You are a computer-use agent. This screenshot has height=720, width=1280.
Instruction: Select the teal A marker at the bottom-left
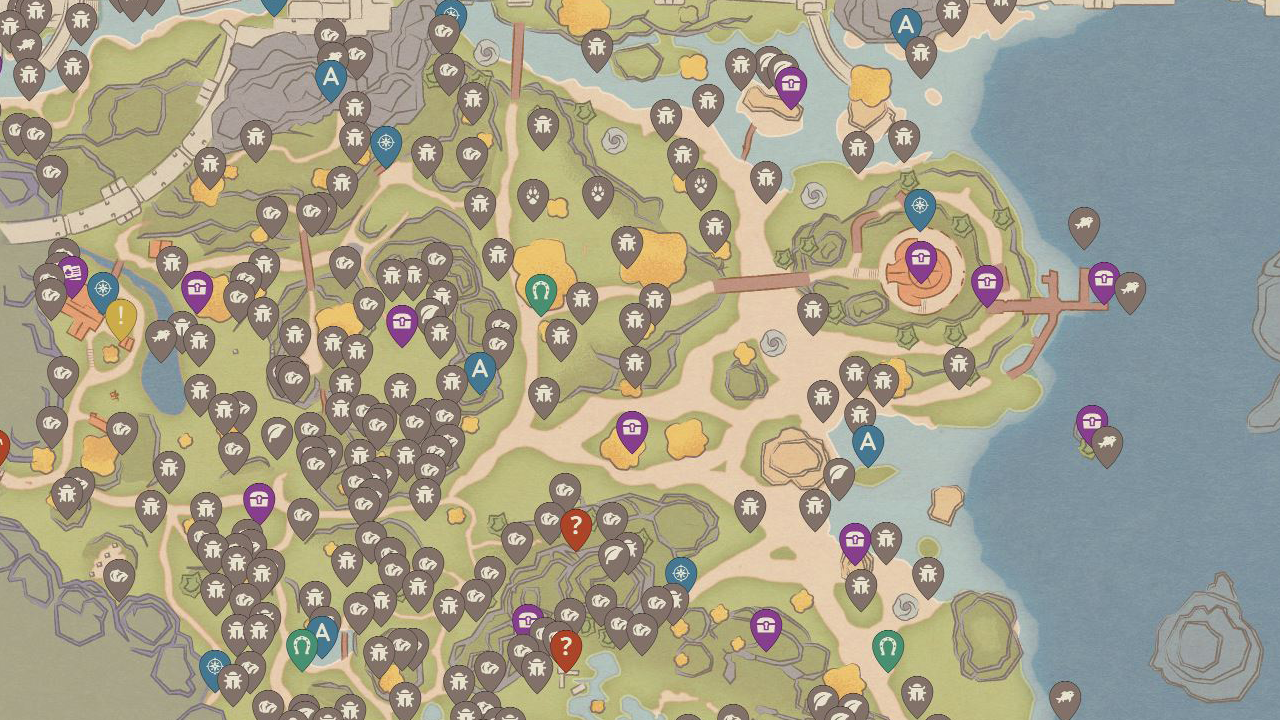[322, 632]
